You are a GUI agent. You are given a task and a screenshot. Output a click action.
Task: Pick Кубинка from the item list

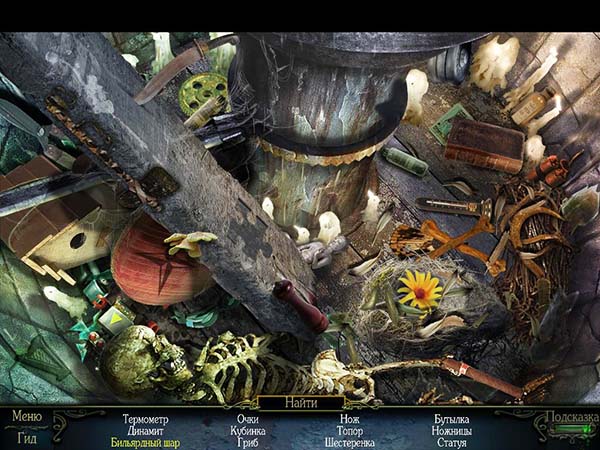248,430
